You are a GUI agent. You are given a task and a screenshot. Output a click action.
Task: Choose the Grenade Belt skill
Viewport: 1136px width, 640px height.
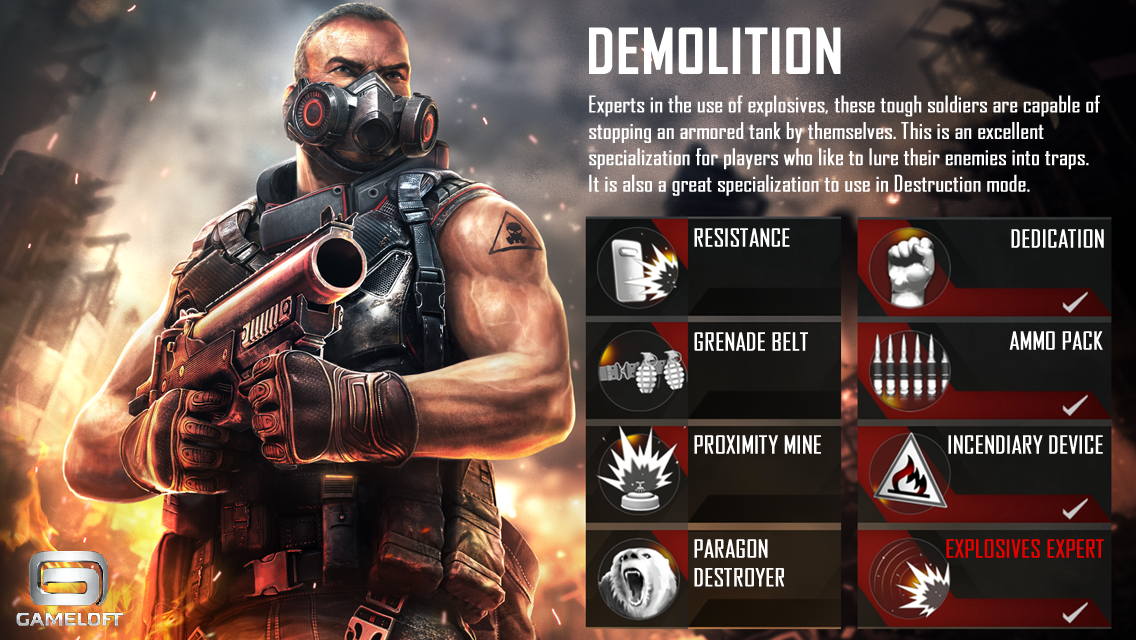point(713,369)
